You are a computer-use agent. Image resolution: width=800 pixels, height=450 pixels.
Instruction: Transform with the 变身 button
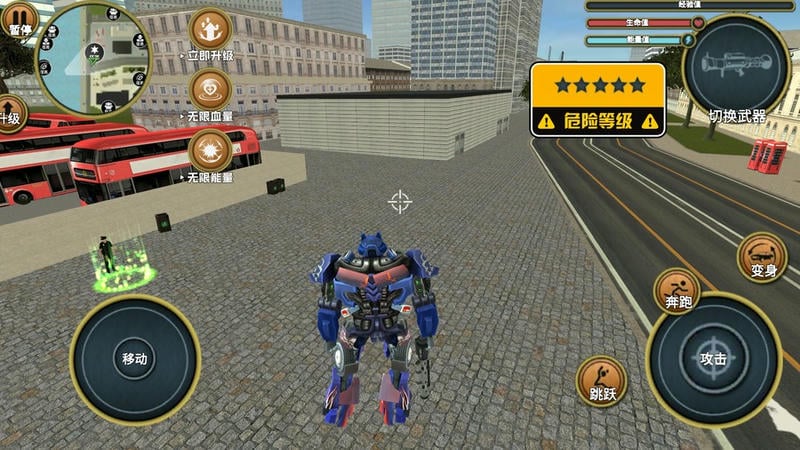(762, 257)
